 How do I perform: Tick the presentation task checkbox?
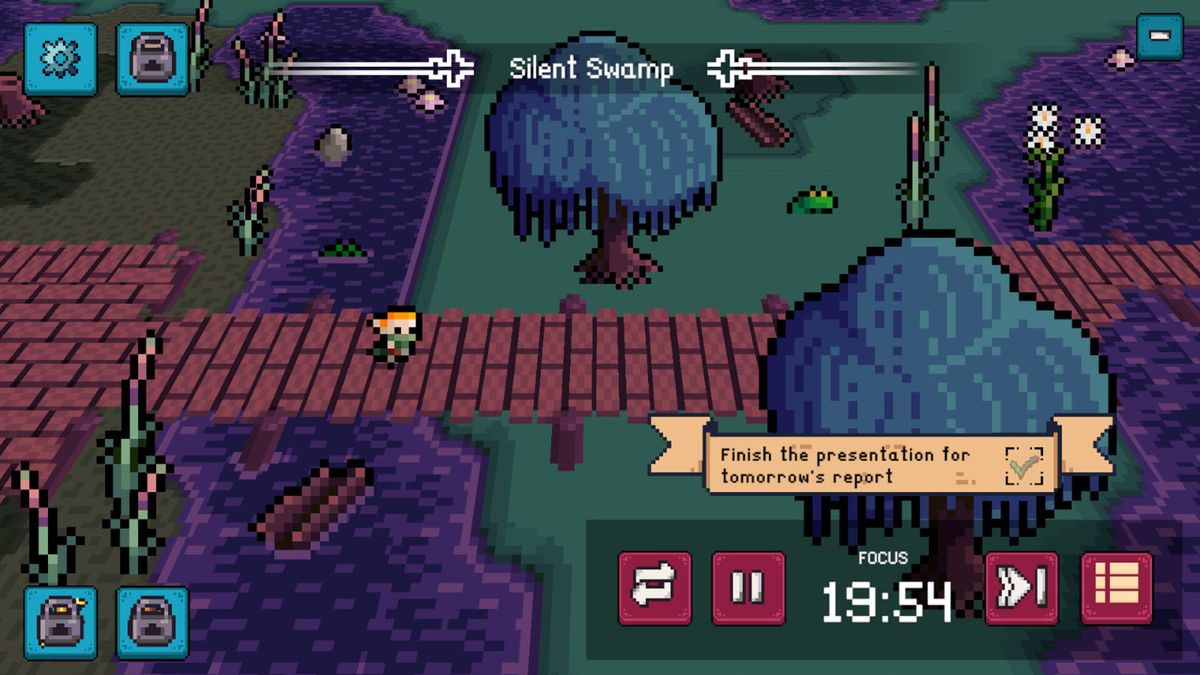(1023, 466)
